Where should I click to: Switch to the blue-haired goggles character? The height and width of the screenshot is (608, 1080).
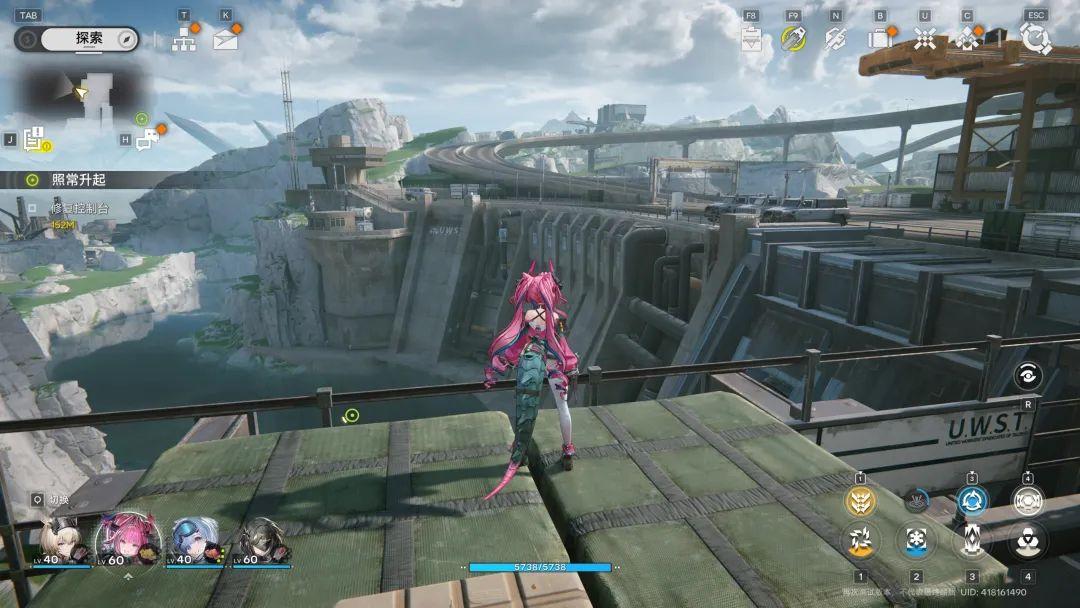[x=193, y=541]
